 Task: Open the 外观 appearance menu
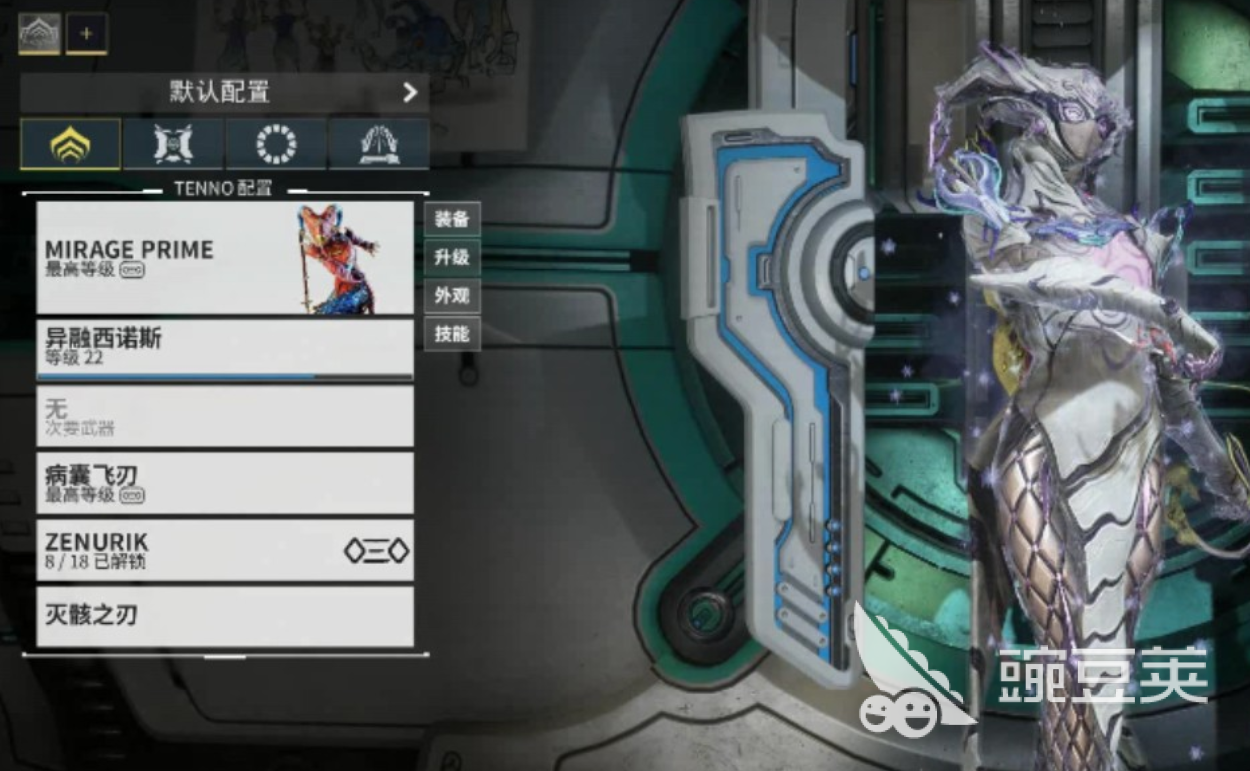click(x=452, y=296)
